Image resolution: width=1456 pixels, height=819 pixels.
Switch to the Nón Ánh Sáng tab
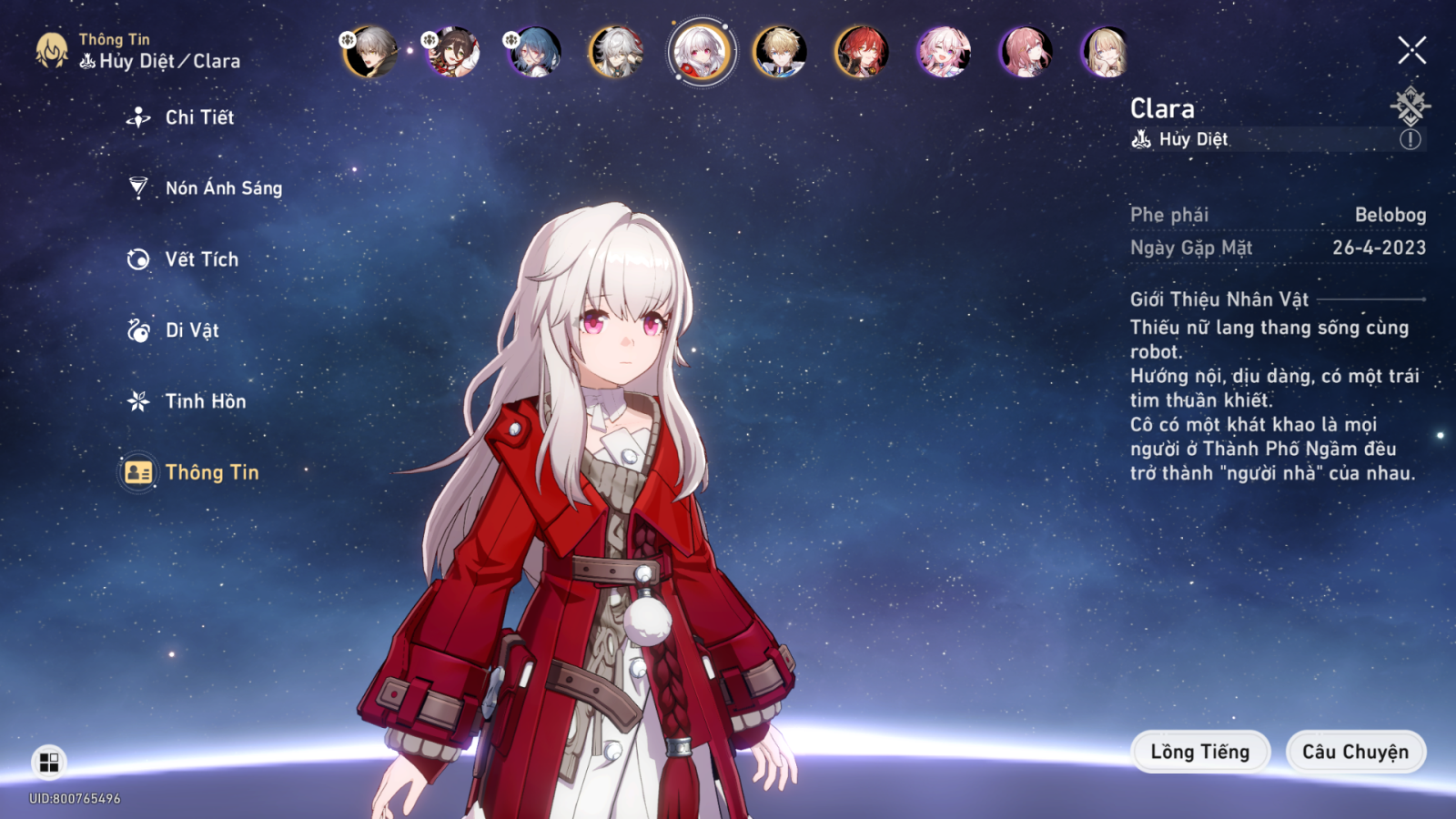pyautogui.click(x=223, y=188)
